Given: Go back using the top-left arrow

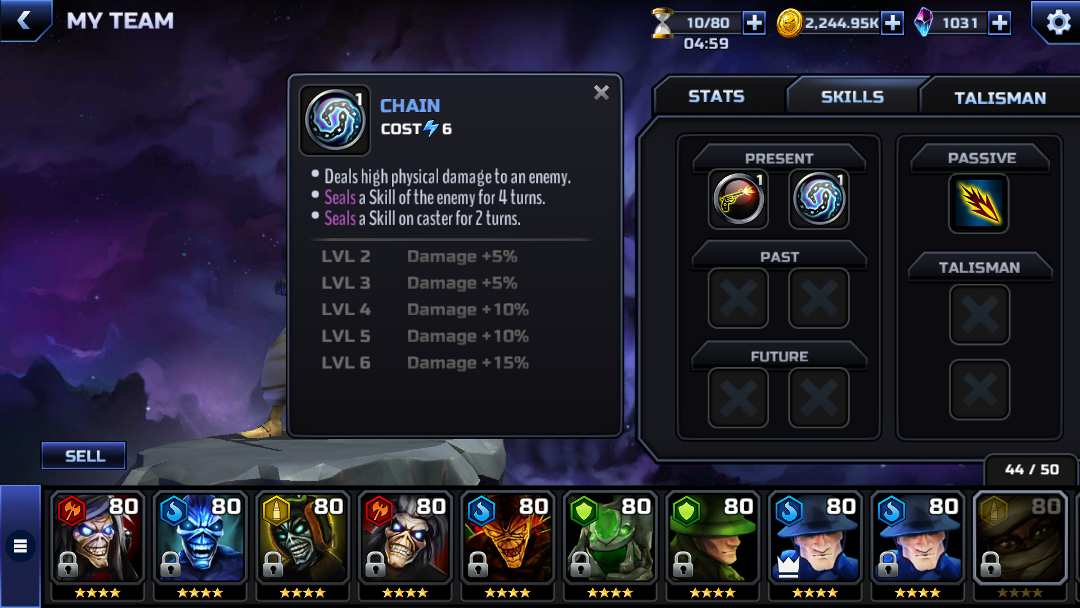Looking at the screenshot, I should pyautogui.click(x=25, y=20).
